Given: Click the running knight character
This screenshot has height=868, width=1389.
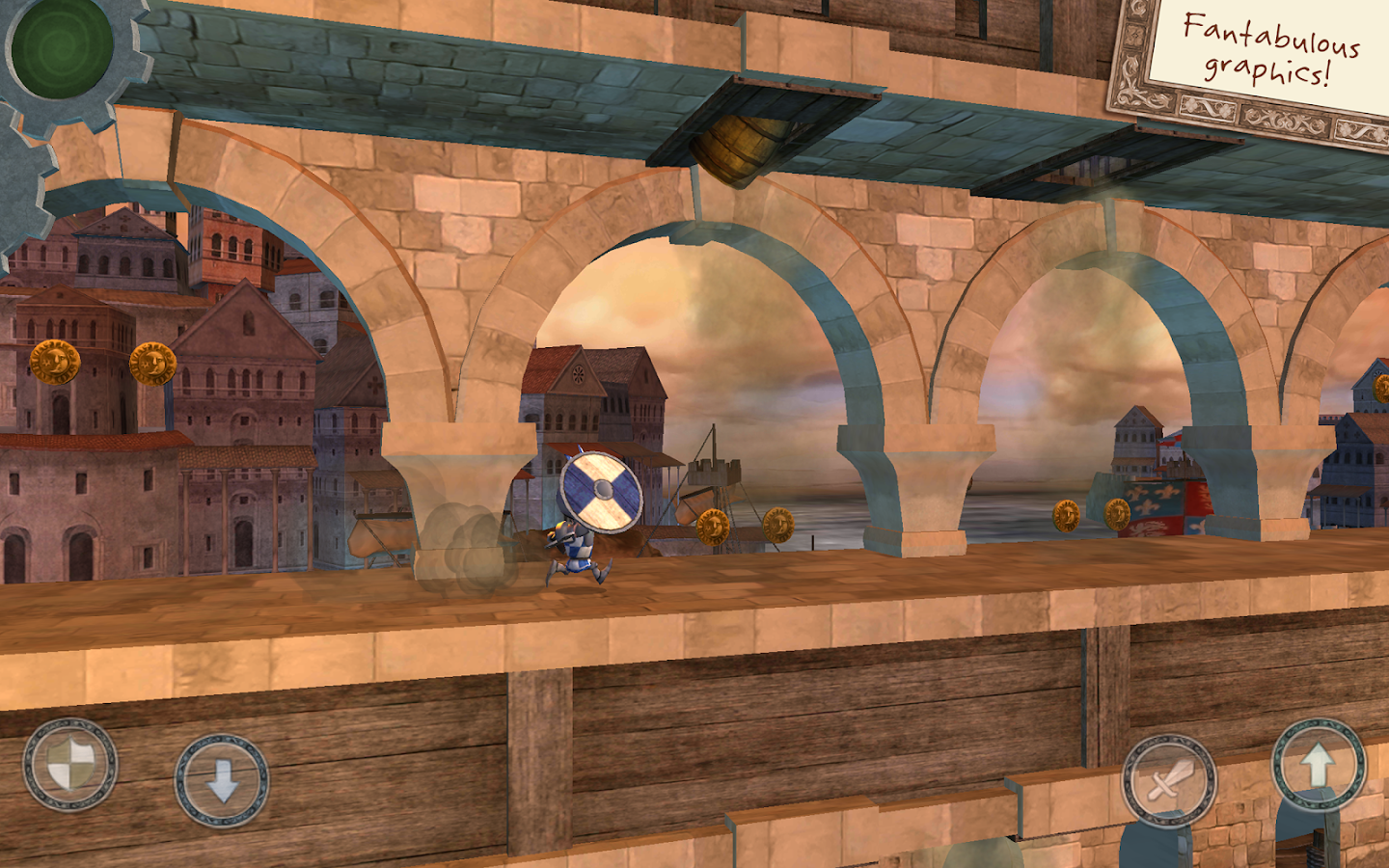Looking at the screenshot, I should (574, 550).
